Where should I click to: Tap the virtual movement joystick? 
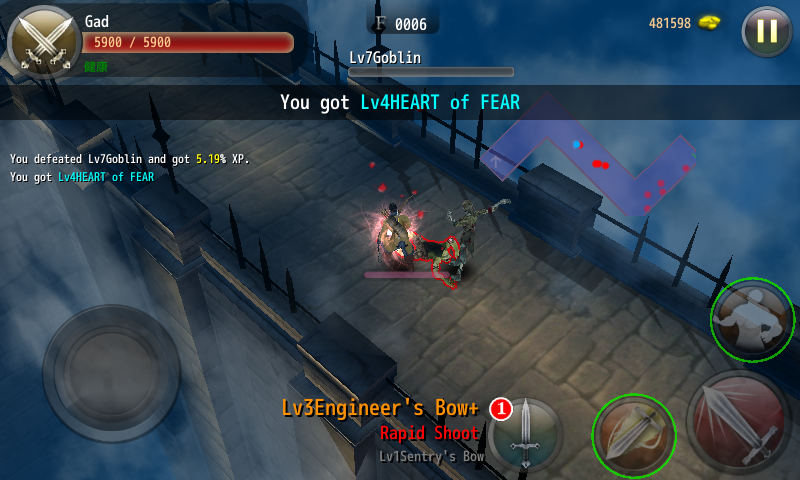point(111,373)
